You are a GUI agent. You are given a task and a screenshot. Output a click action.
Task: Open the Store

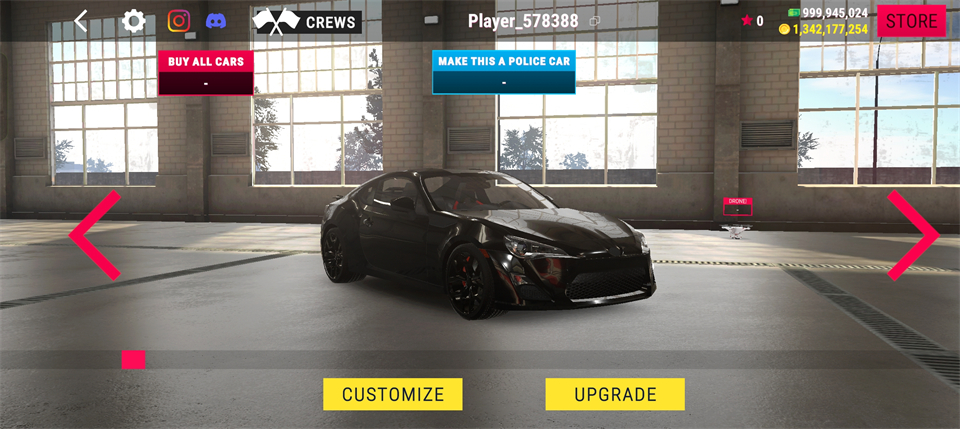911,21
